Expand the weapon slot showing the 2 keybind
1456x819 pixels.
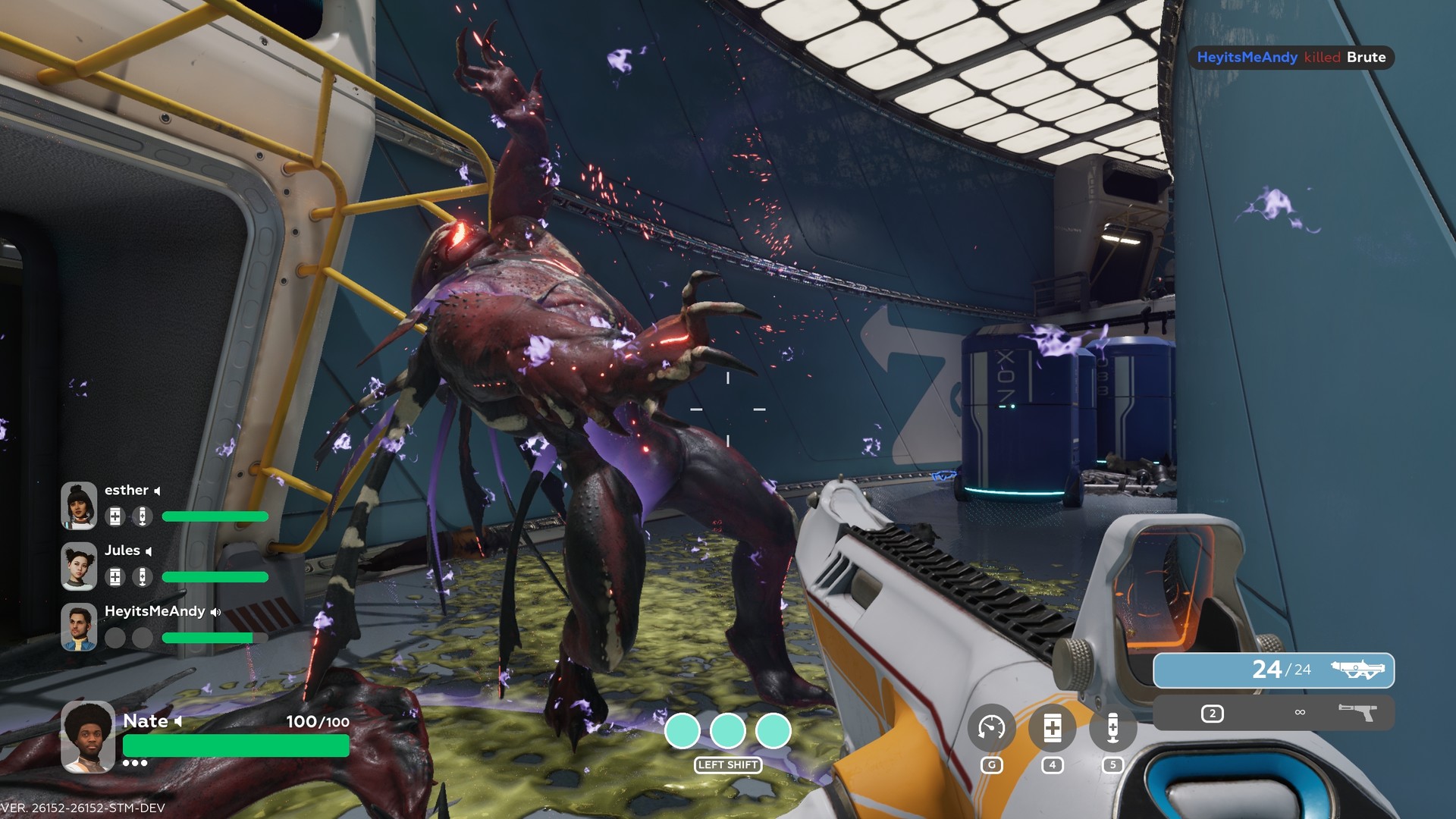pos(1211,711)
